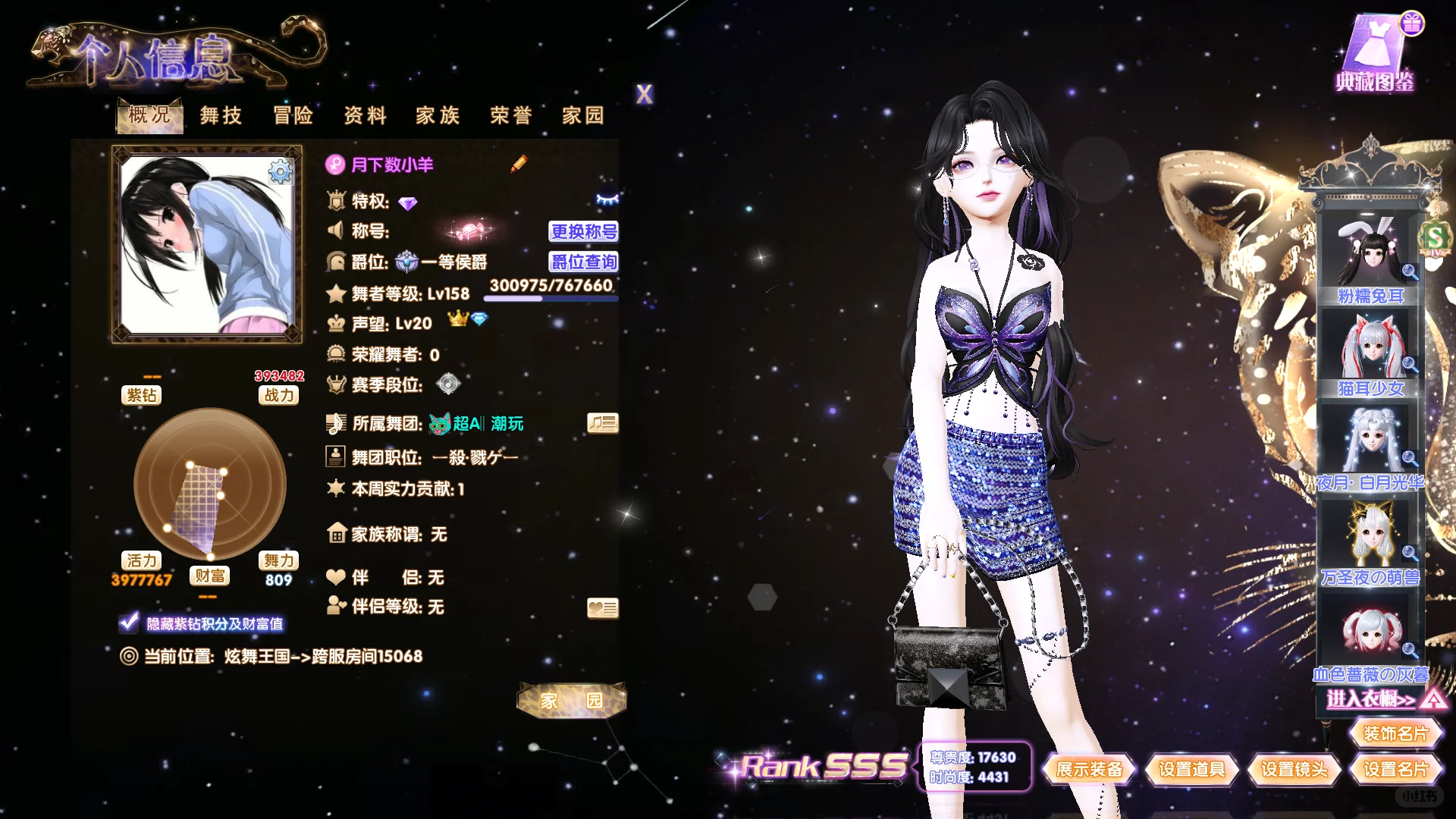Open avatar settings gear icon

280,172
